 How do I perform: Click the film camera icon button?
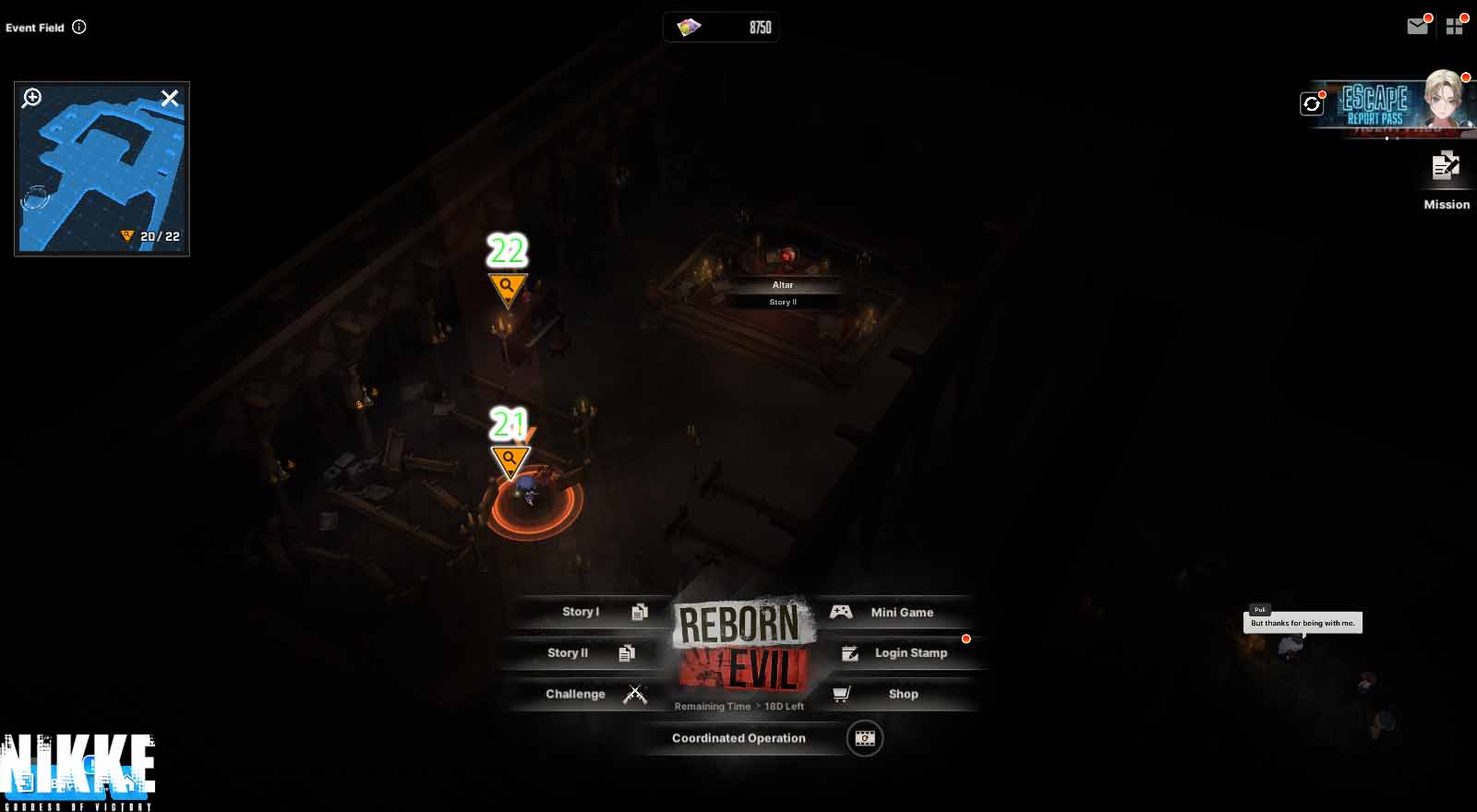[865, 738]
